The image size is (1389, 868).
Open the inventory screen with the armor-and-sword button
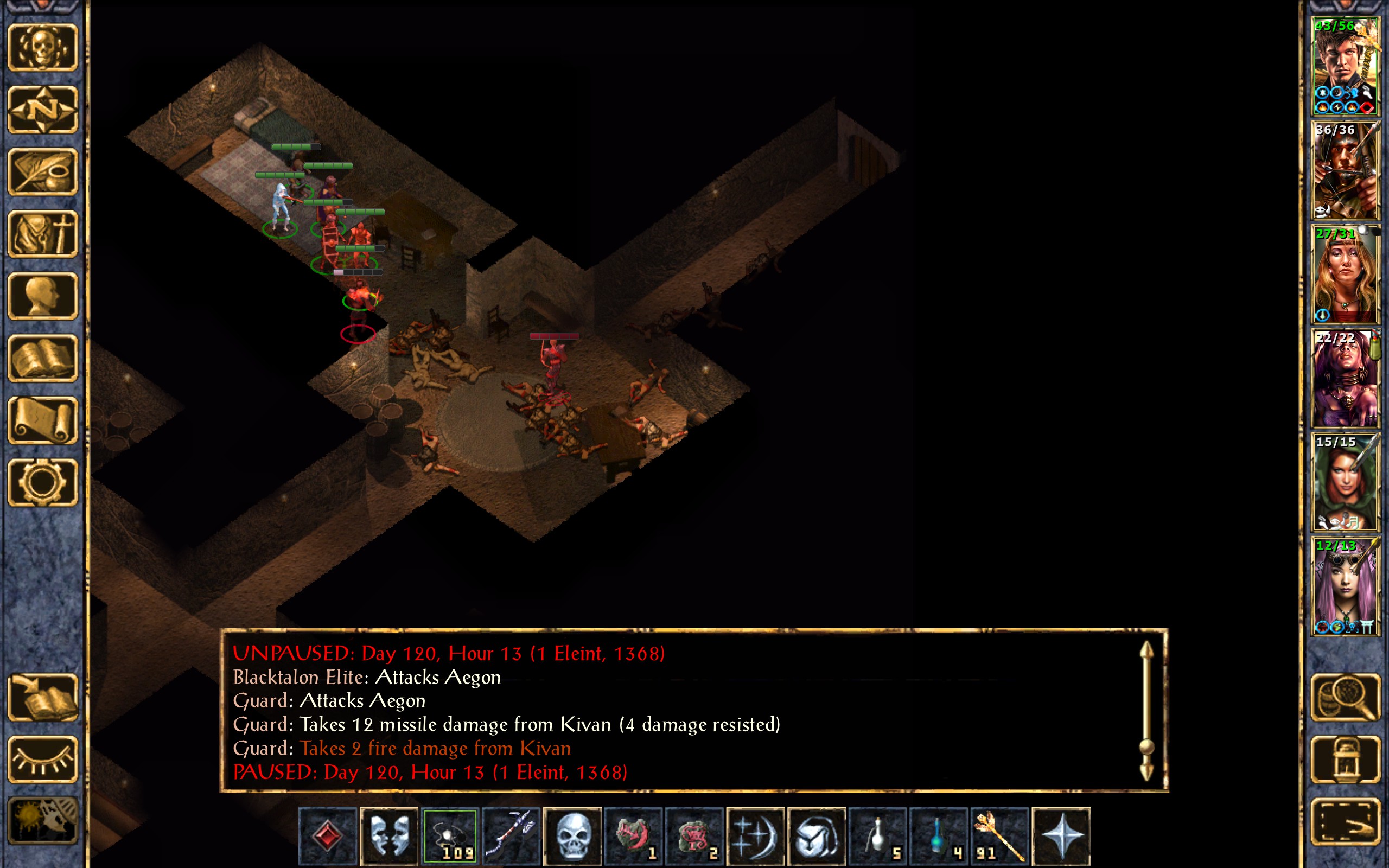tap(43, 234)
